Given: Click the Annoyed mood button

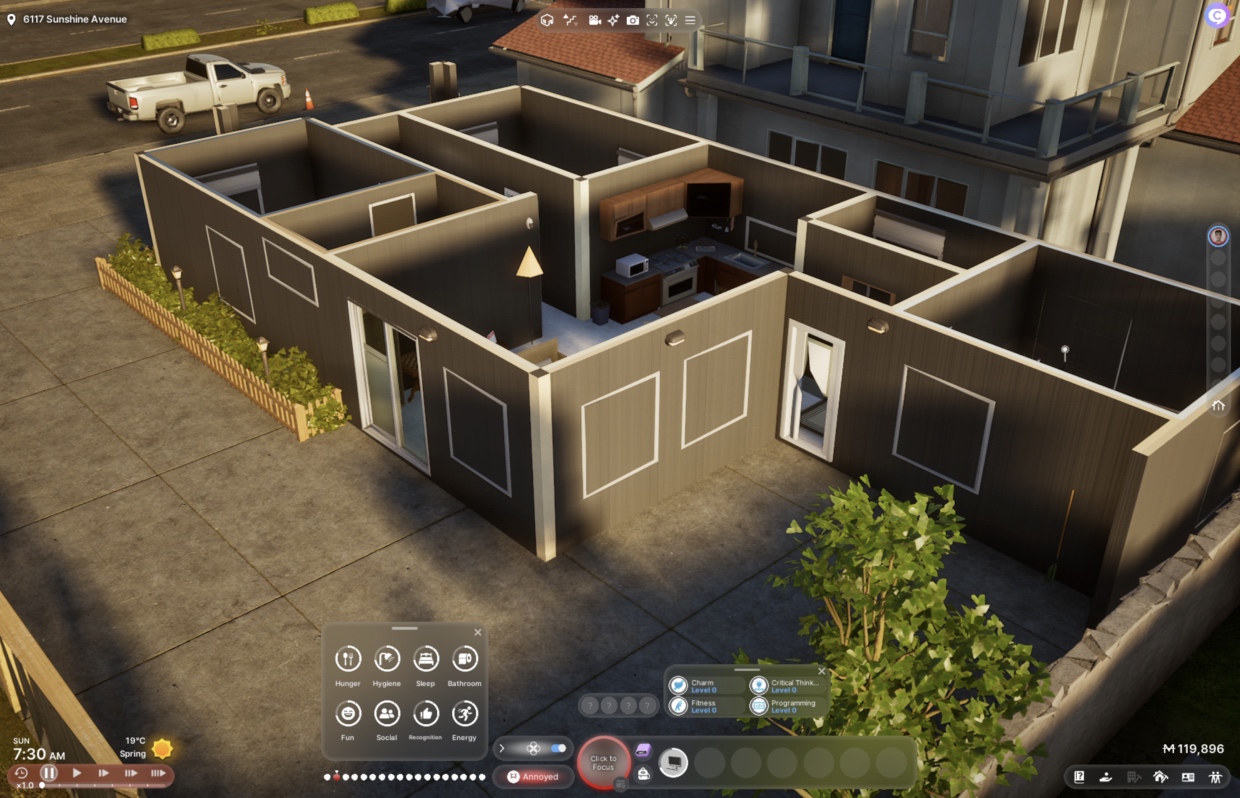Looking at the screenshot, I should coord(533,777).
